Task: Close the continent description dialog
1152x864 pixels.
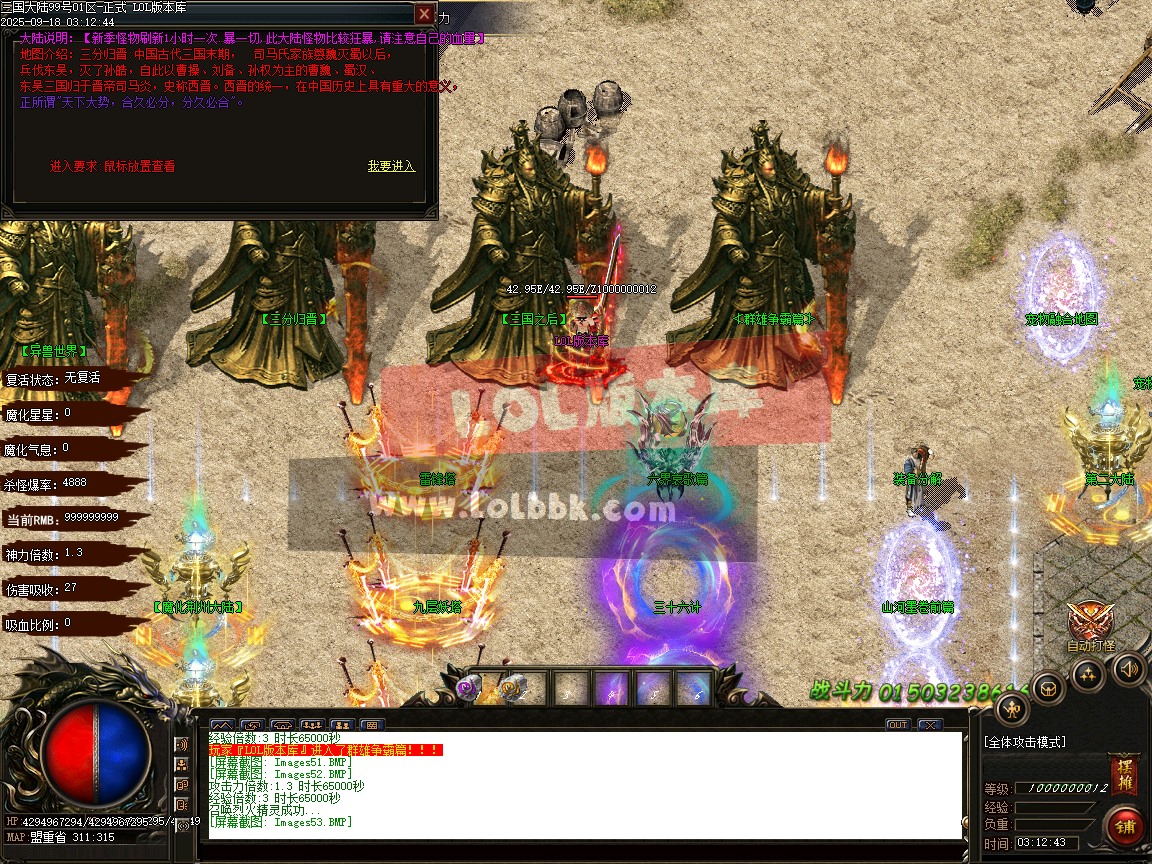Action: coord(425,14)
